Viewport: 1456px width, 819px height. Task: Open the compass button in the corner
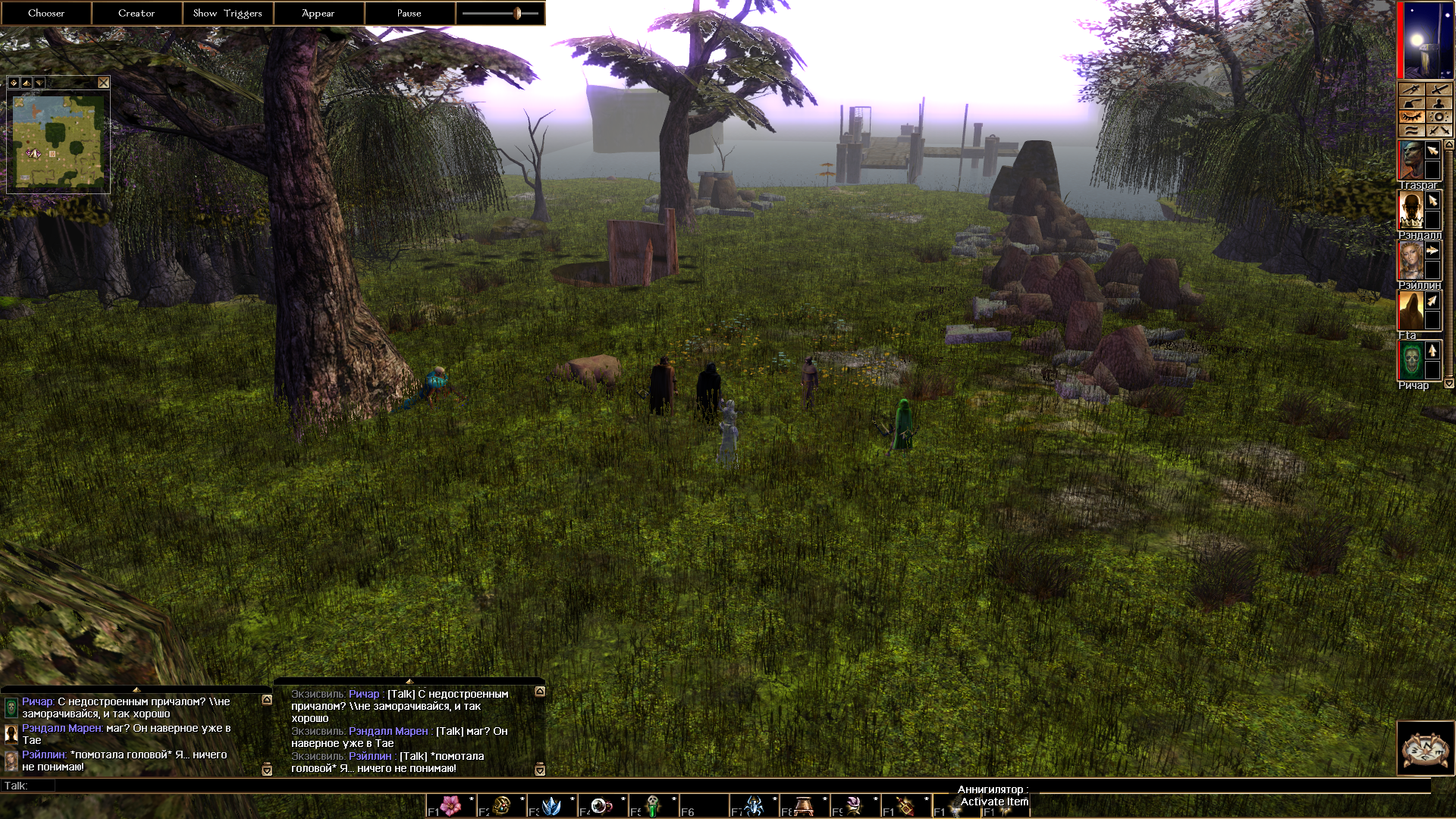[x=1425, y=748]
